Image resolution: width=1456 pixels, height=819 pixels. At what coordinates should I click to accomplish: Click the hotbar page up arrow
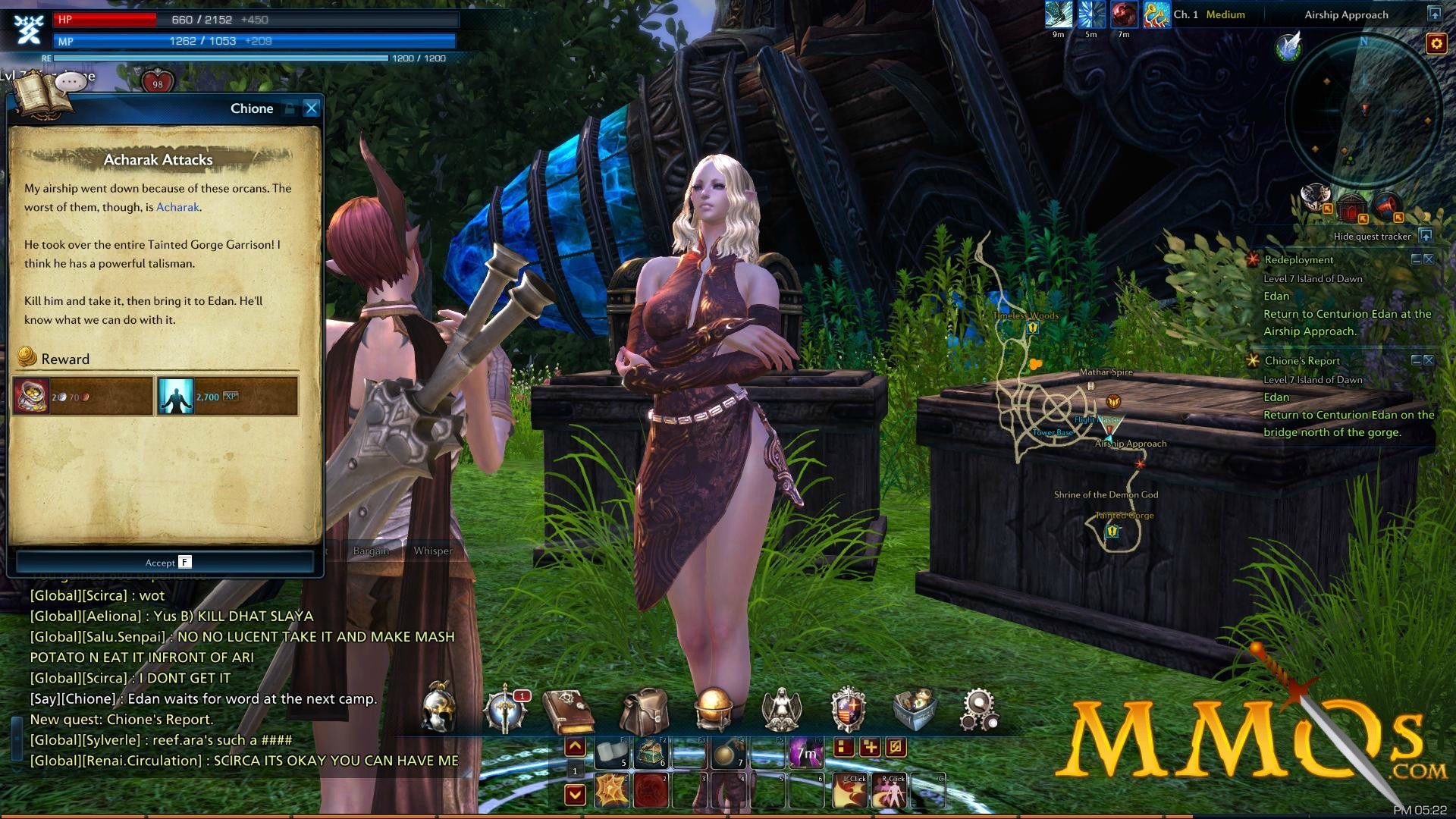click(574, 747)
